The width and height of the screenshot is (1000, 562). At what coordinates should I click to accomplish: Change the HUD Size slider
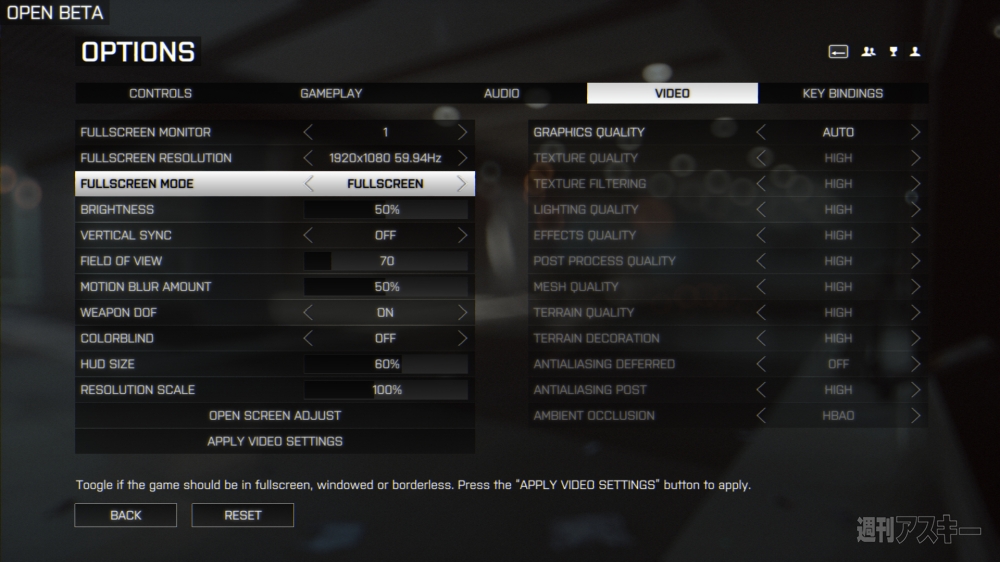pos(386,364)
